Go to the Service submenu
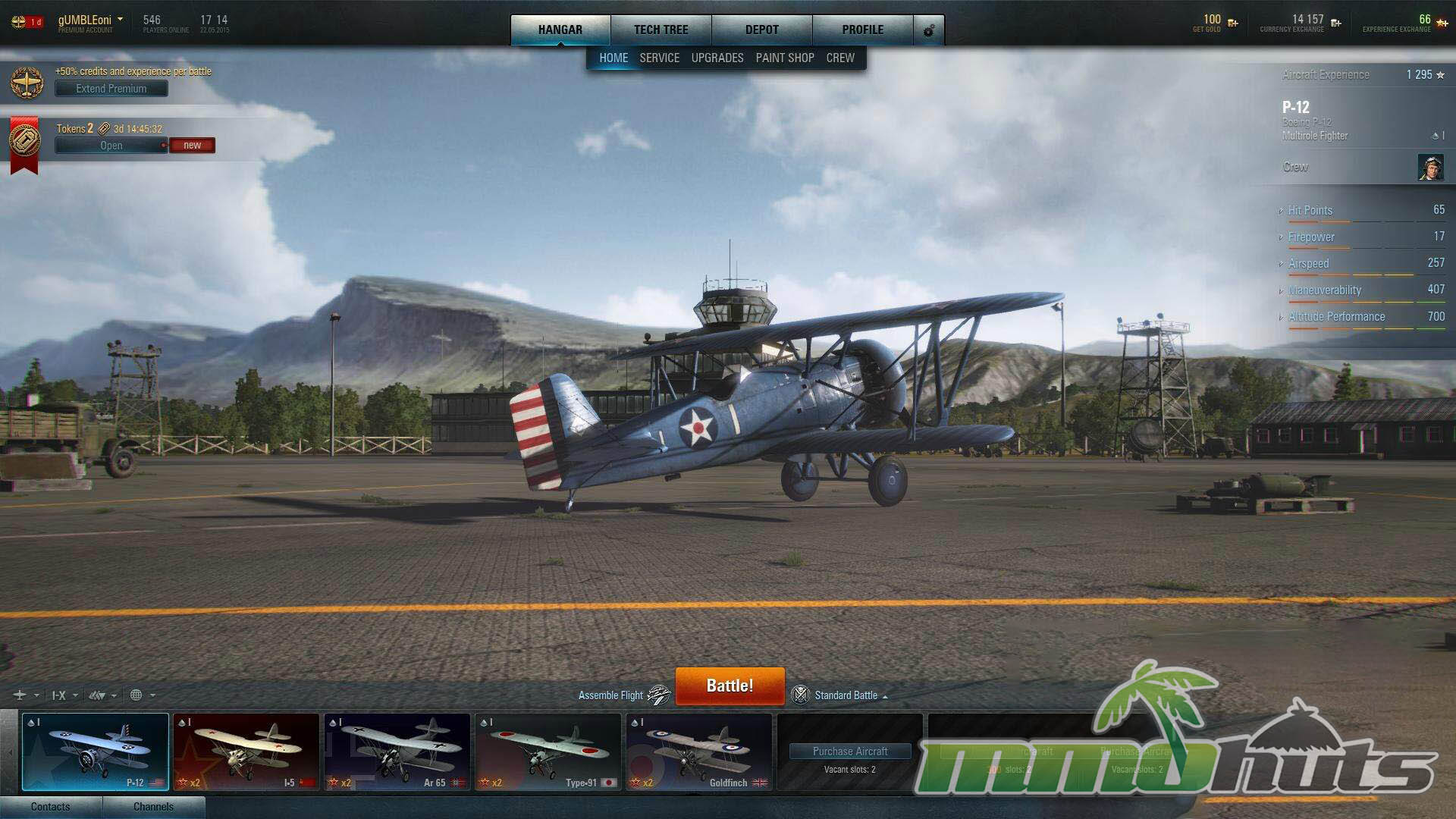This screenshot has height=819, width=1456. (659, 58)
